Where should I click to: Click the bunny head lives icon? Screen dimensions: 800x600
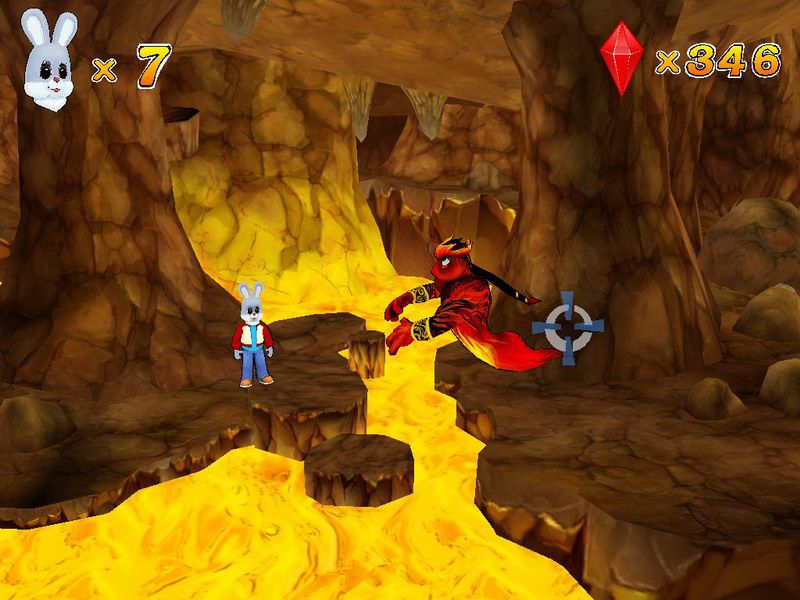[x=44, y=62]
